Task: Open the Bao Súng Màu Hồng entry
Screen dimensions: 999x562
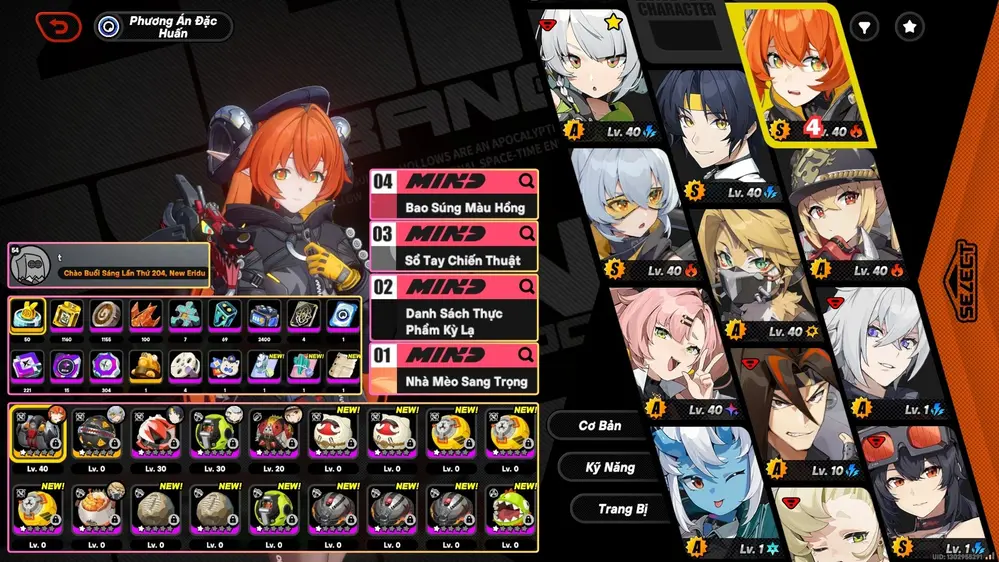Action: (x=453, y=195)
